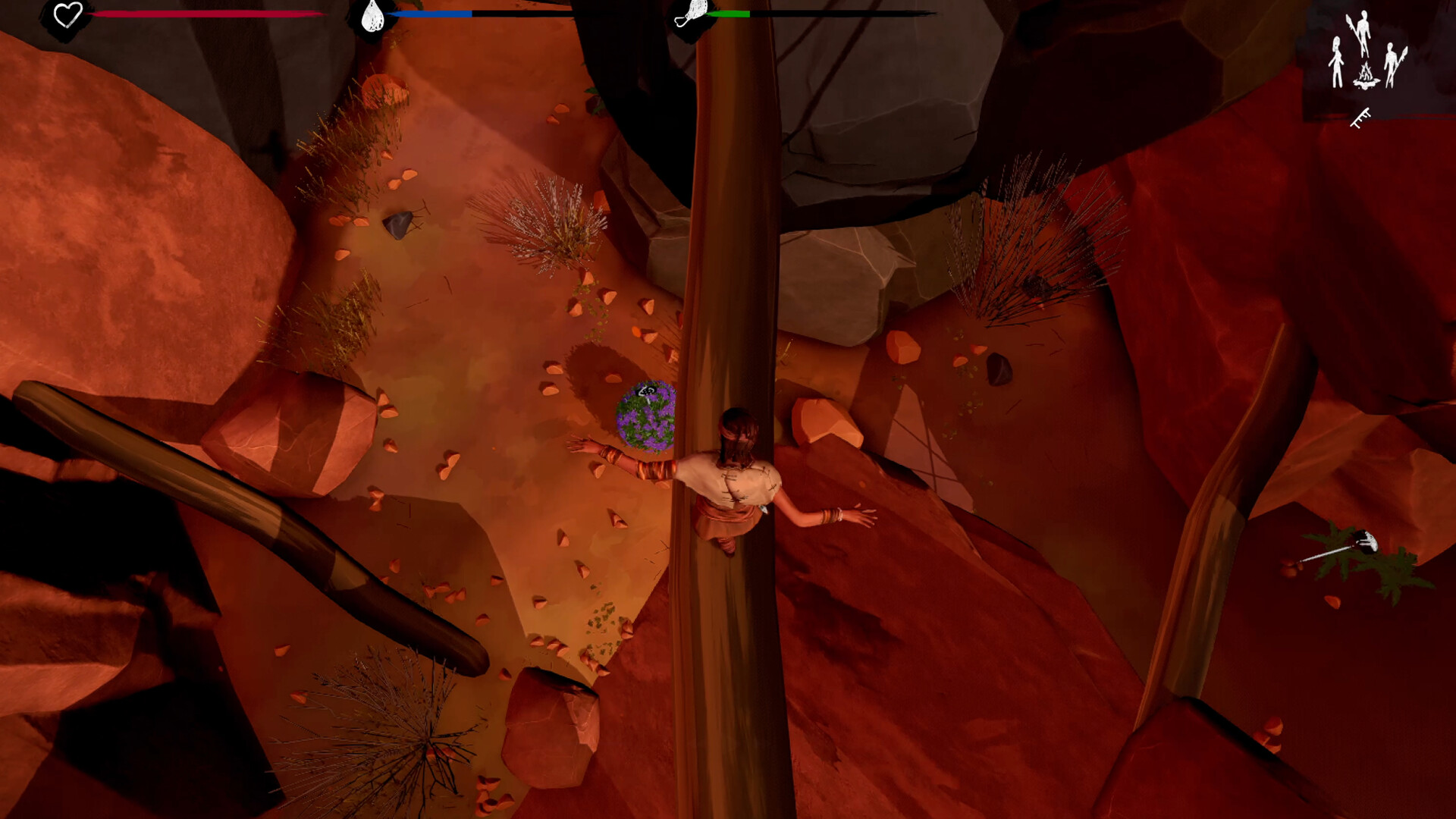This screenshot has width=1456, height=819.
Task: Collapse the player stats header
Action: (68, 14)
